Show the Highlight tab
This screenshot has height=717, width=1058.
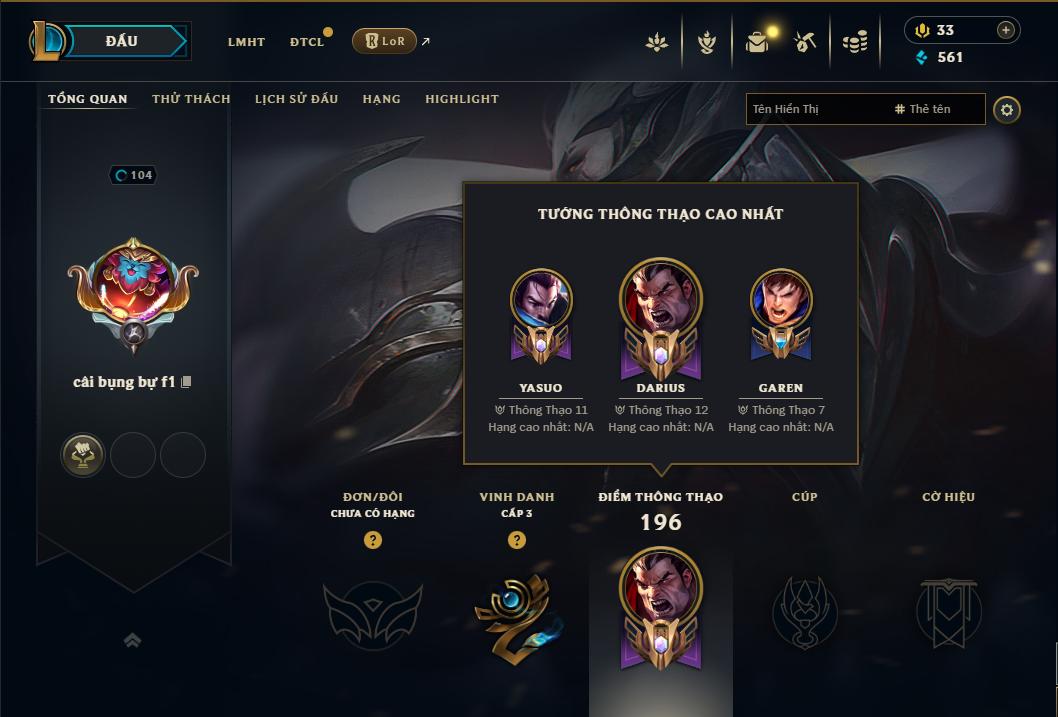click(x=461, y=99)
